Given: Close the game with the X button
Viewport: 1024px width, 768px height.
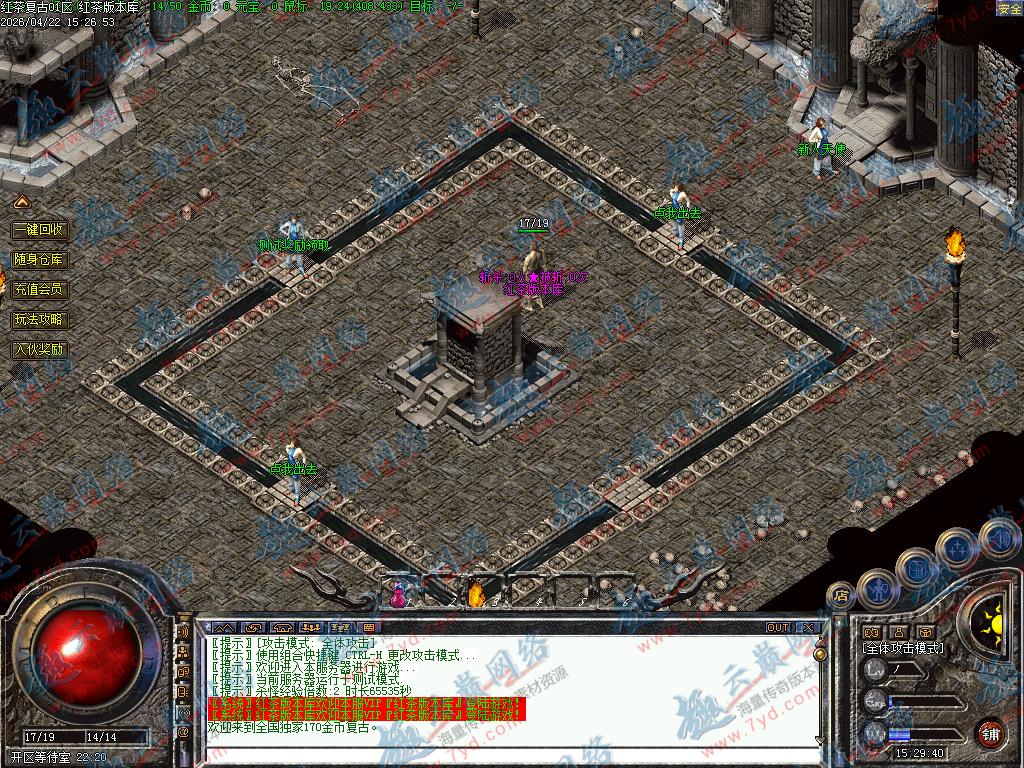Looking at the screenshot, I should click(x=808, y=628).
